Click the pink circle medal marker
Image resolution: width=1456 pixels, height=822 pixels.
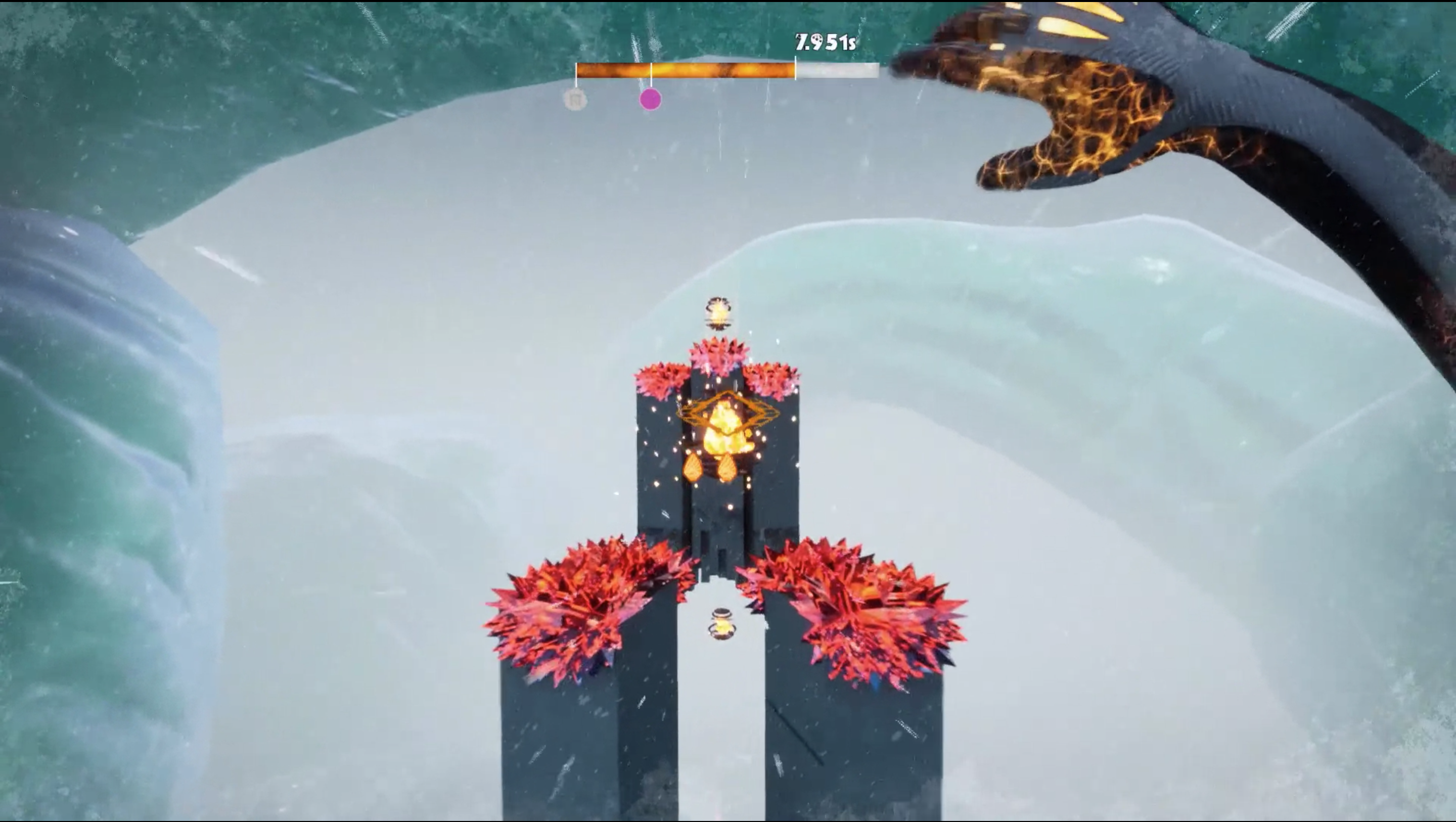[650, 100]
